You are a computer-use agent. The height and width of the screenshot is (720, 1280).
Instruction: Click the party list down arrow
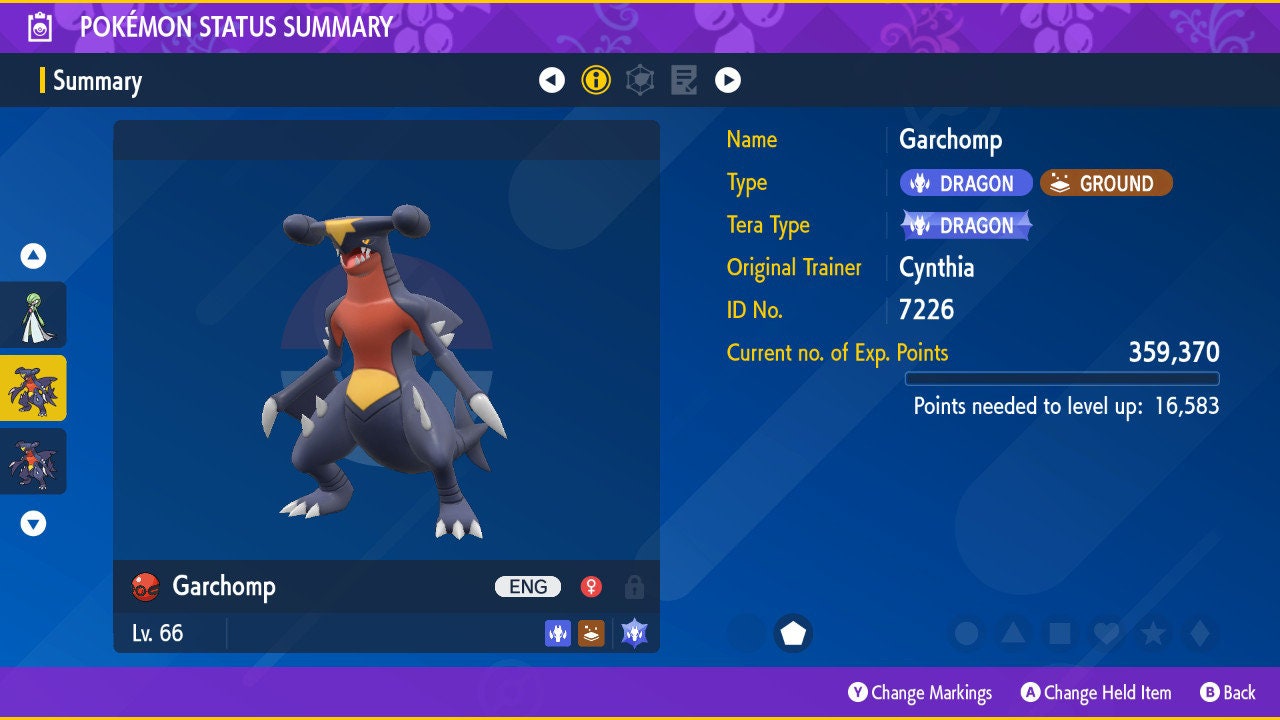pos(33,523)
